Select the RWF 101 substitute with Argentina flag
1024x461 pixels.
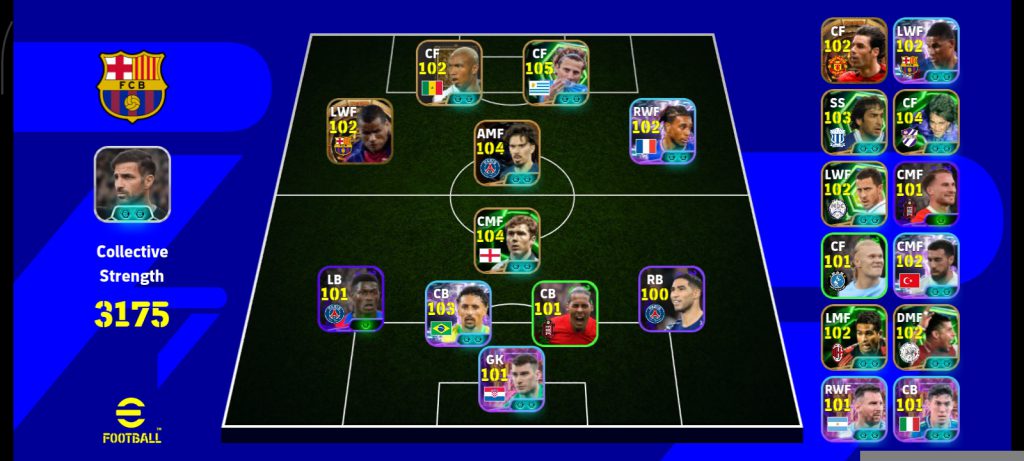[x=854, y=409]
